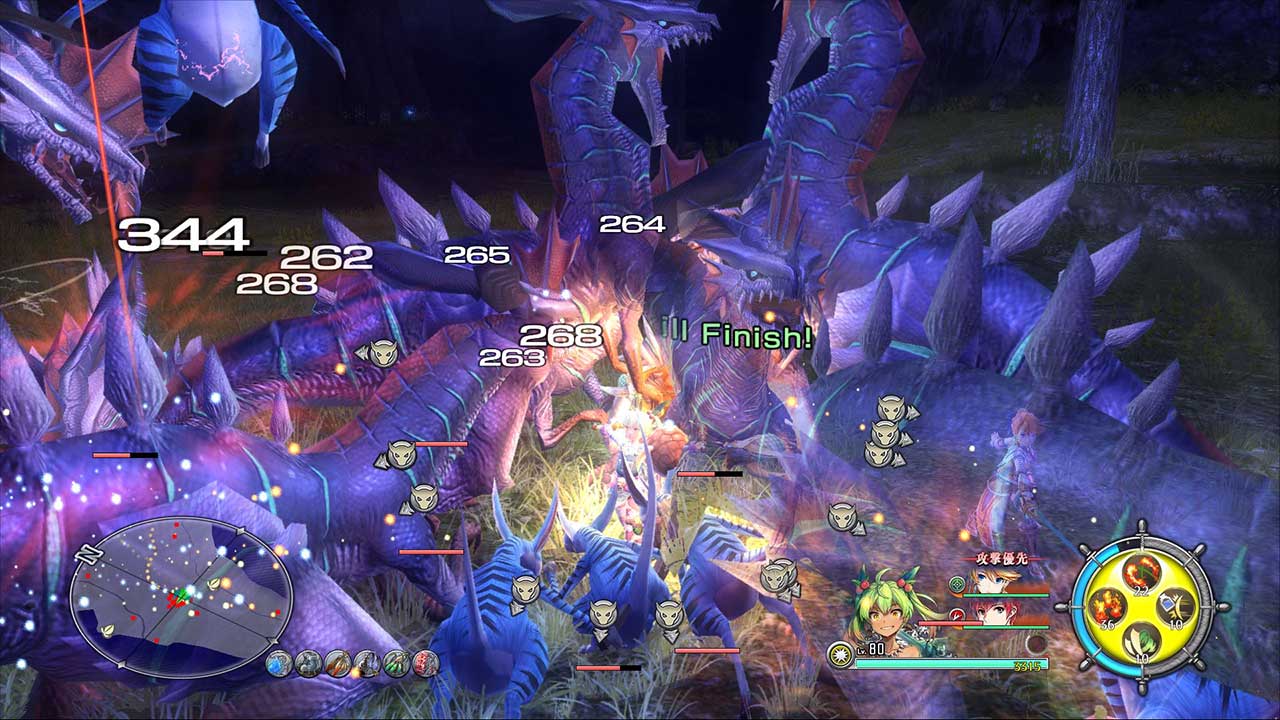Switch to the red-haired party member's portrait
This screenshot has width=1280, height=720.
995,615
